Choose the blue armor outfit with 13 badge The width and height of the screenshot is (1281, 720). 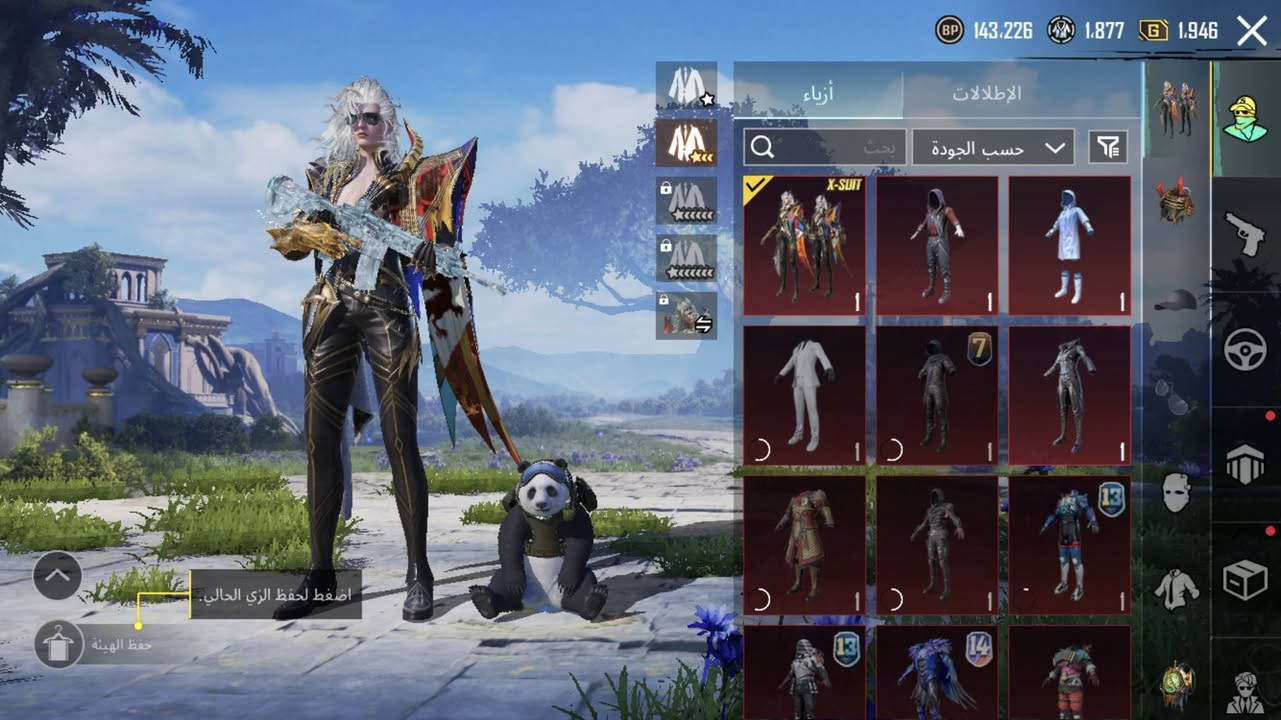[x=1069, y=545]
